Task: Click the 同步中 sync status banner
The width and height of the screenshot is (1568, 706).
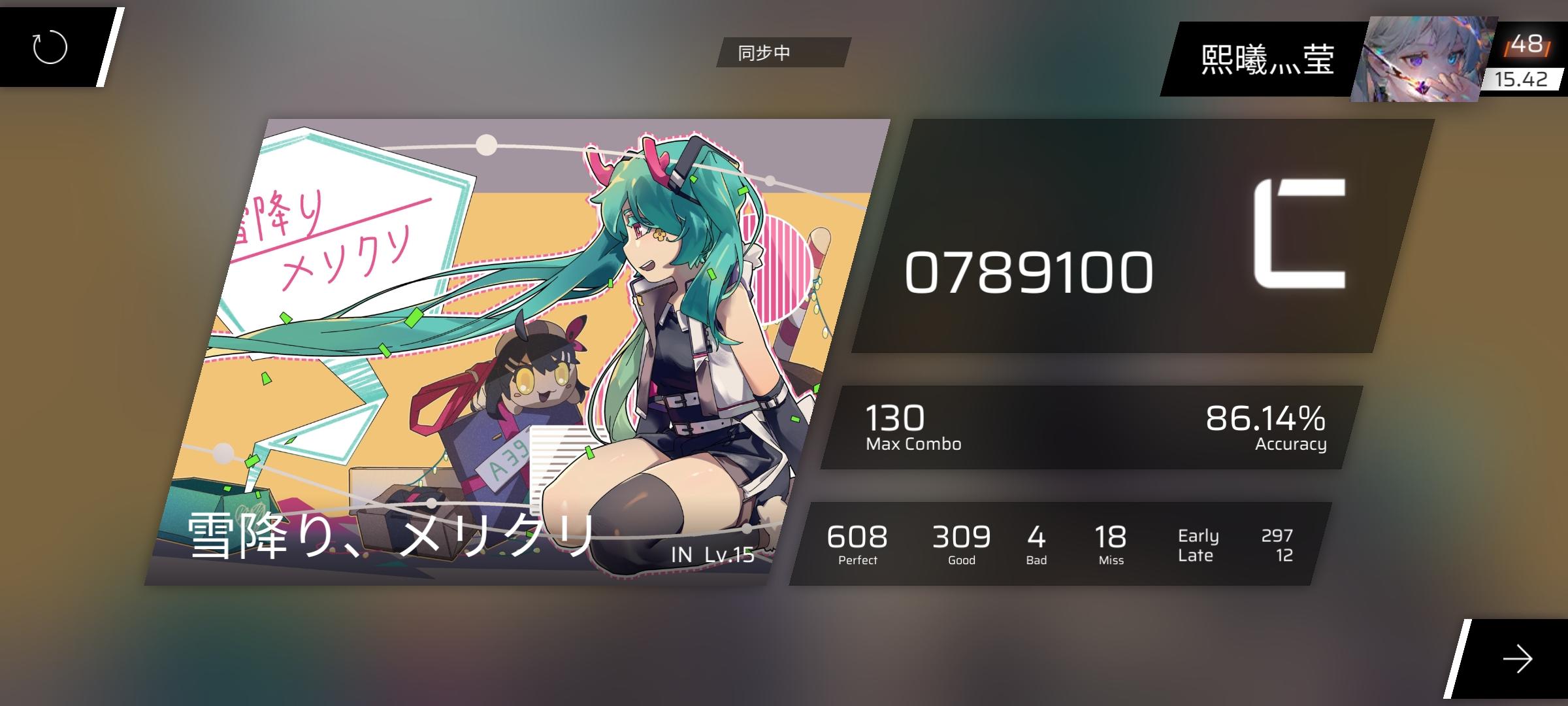Action: coord(781,52)
